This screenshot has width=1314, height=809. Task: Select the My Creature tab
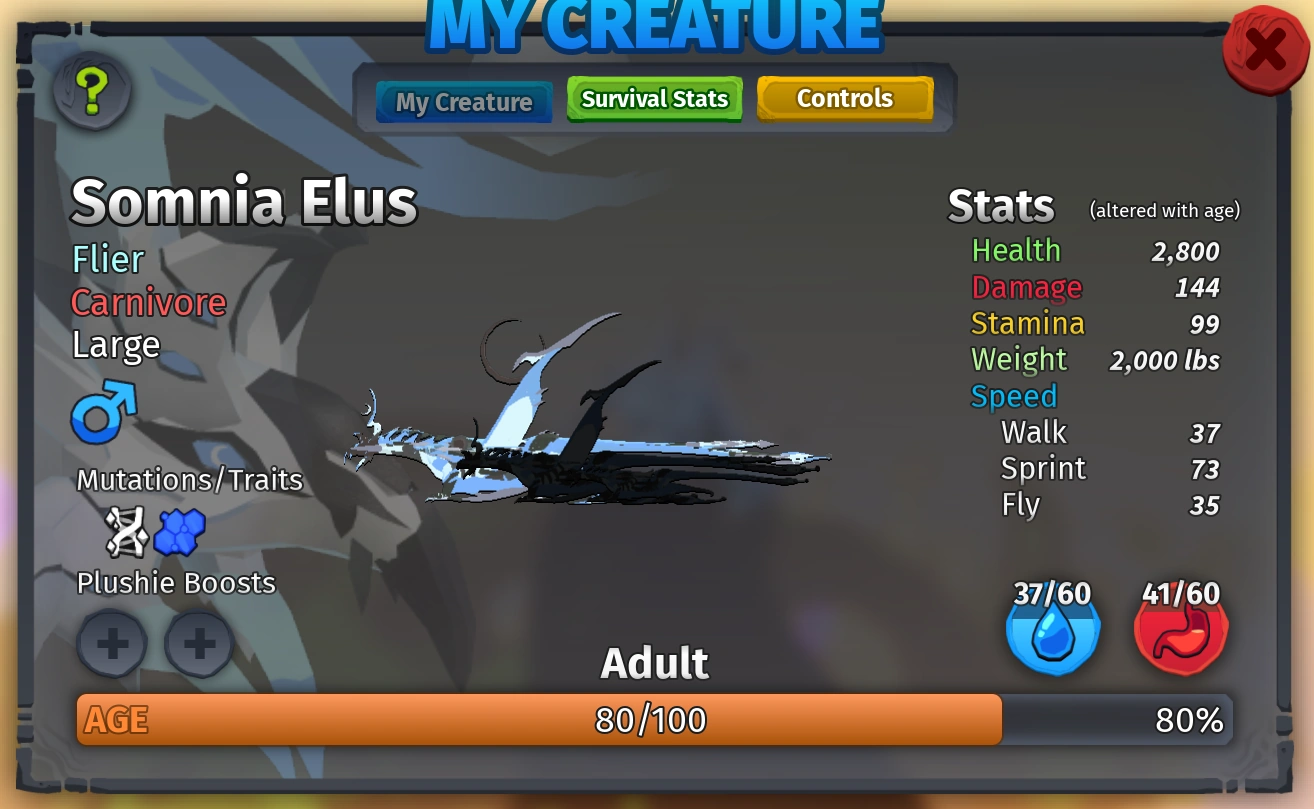pos(463,101)
